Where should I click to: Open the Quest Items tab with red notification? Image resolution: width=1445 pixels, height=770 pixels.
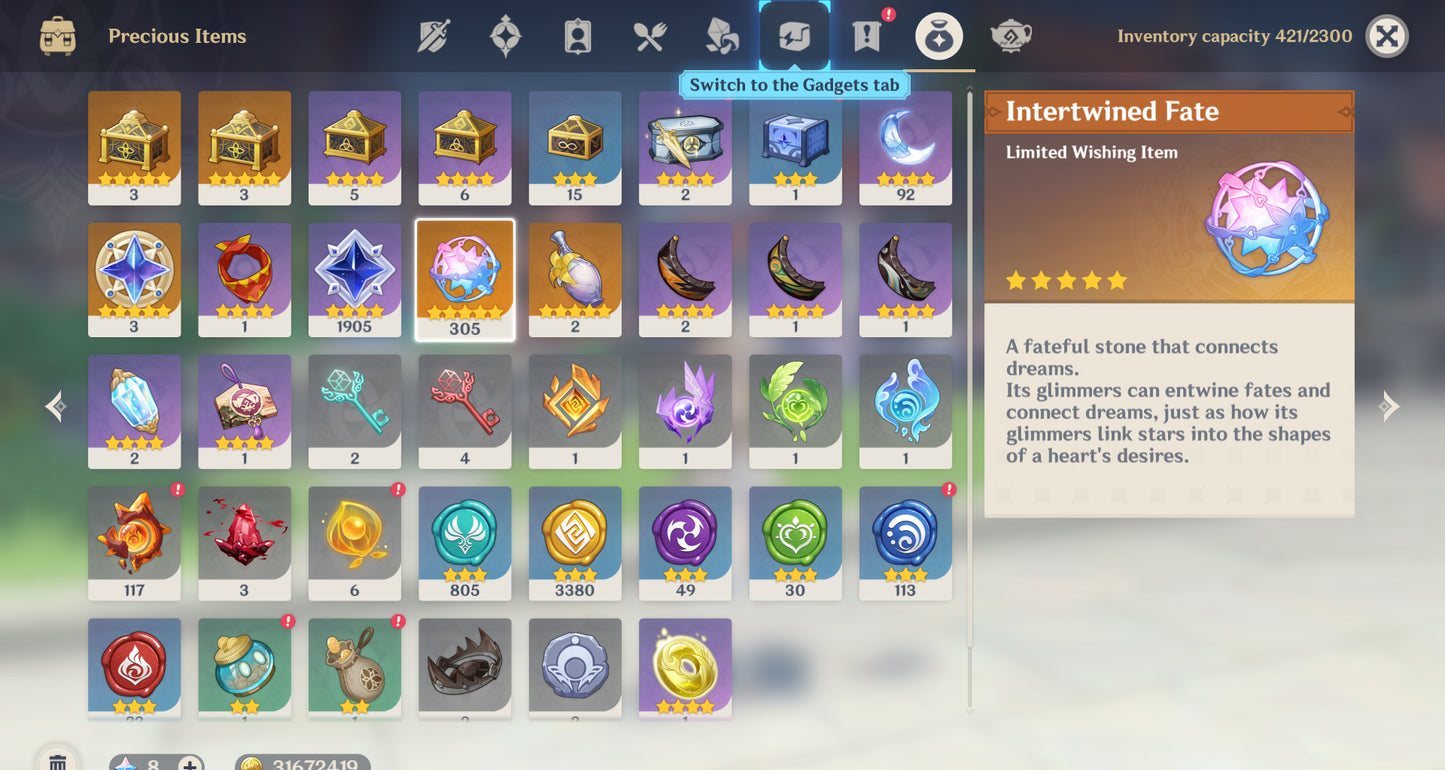pos(865,36)
